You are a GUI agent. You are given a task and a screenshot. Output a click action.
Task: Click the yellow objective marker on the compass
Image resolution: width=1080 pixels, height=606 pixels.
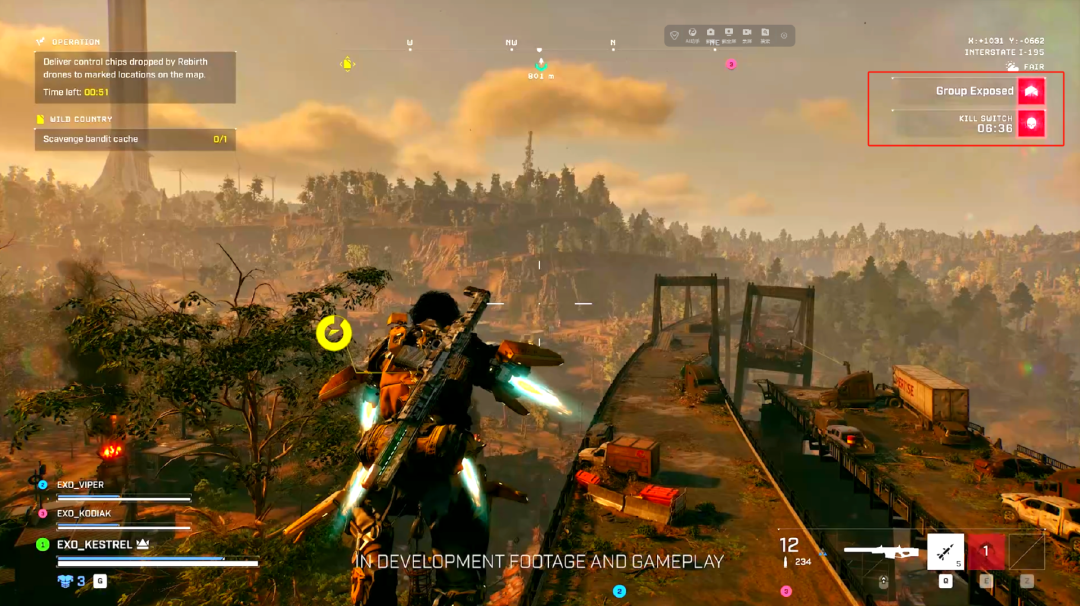347,64
